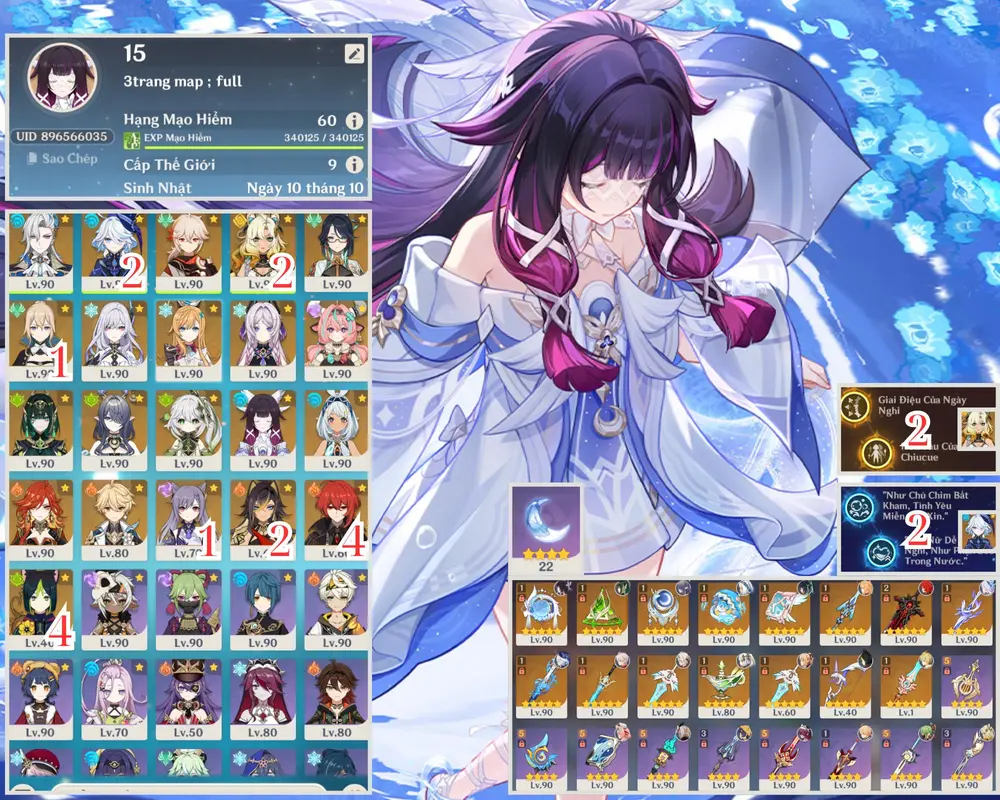Choose the Neuvillette character card
Viewport: 1000px width, 800px height.
(41, 247)
